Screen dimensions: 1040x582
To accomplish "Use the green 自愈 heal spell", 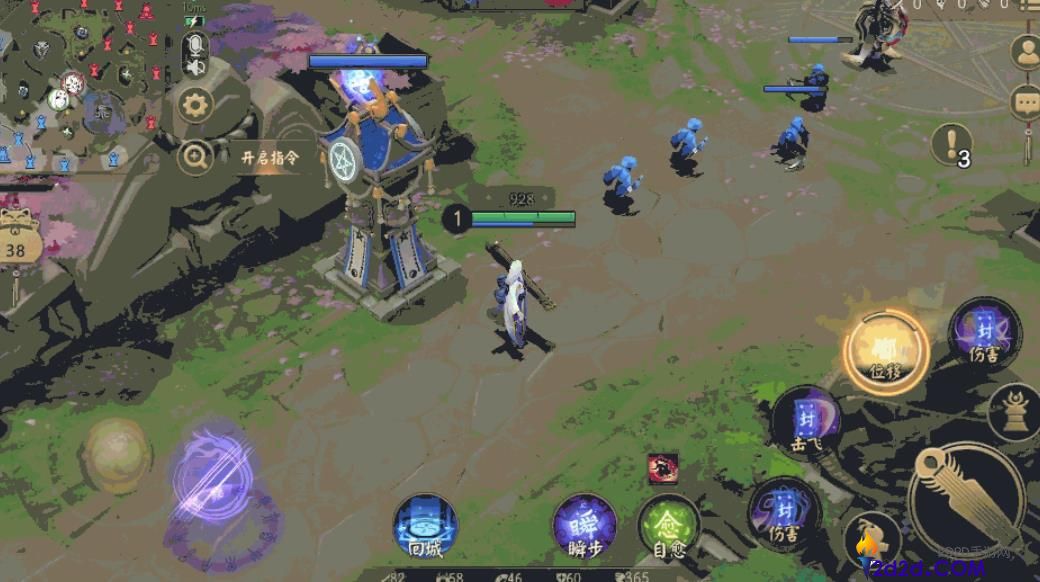I will pyautogui.click(x=669, y=526).
